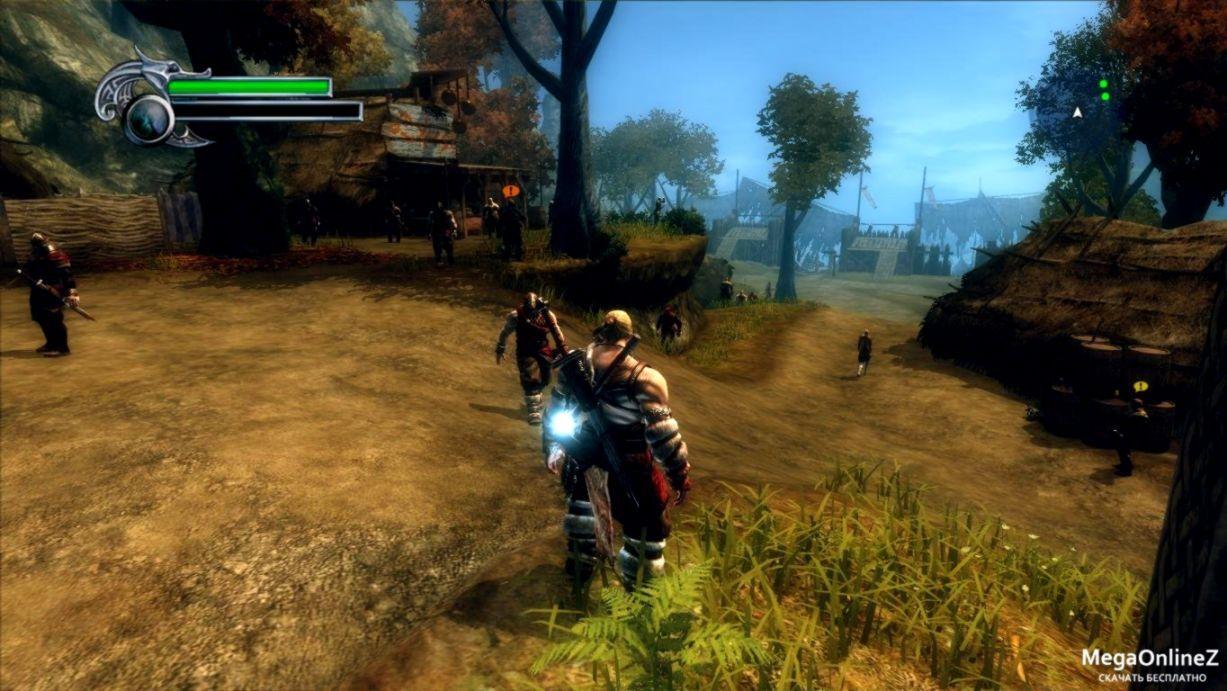Click the round orb beside the health bar
This screenshot has width=1227, height=691.
[x=150, y=117]
